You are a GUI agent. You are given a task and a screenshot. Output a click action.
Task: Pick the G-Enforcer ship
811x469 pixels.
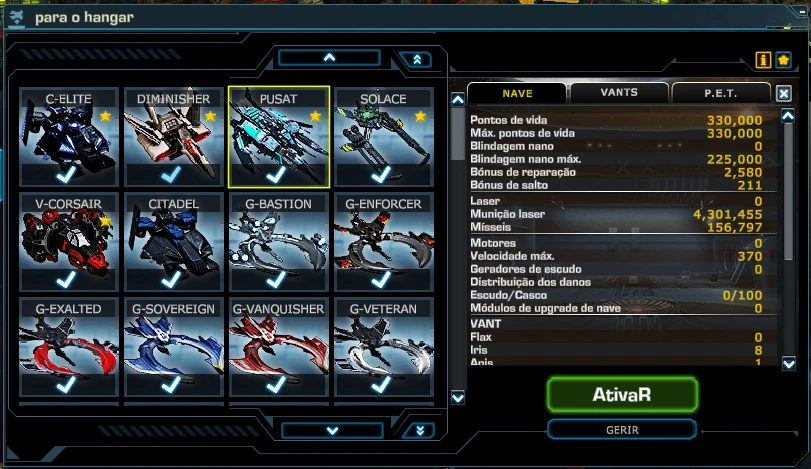pos(382,243)
